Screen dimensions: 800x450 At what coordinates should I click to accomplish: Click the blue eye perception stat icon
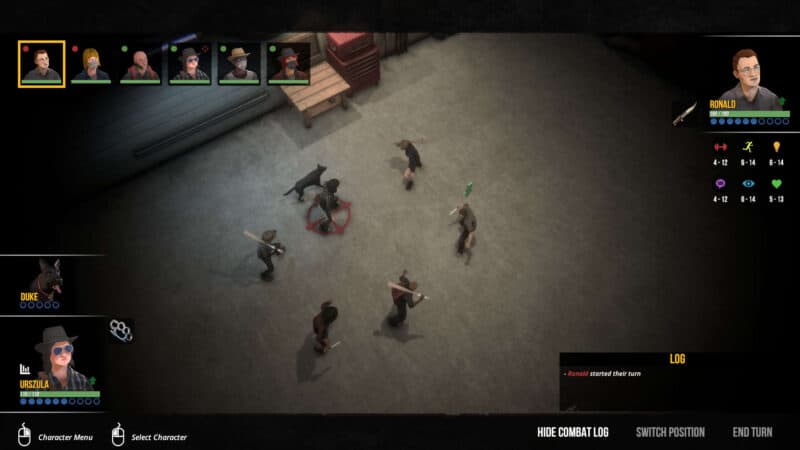pyautogui.click(x=748, y=184)
